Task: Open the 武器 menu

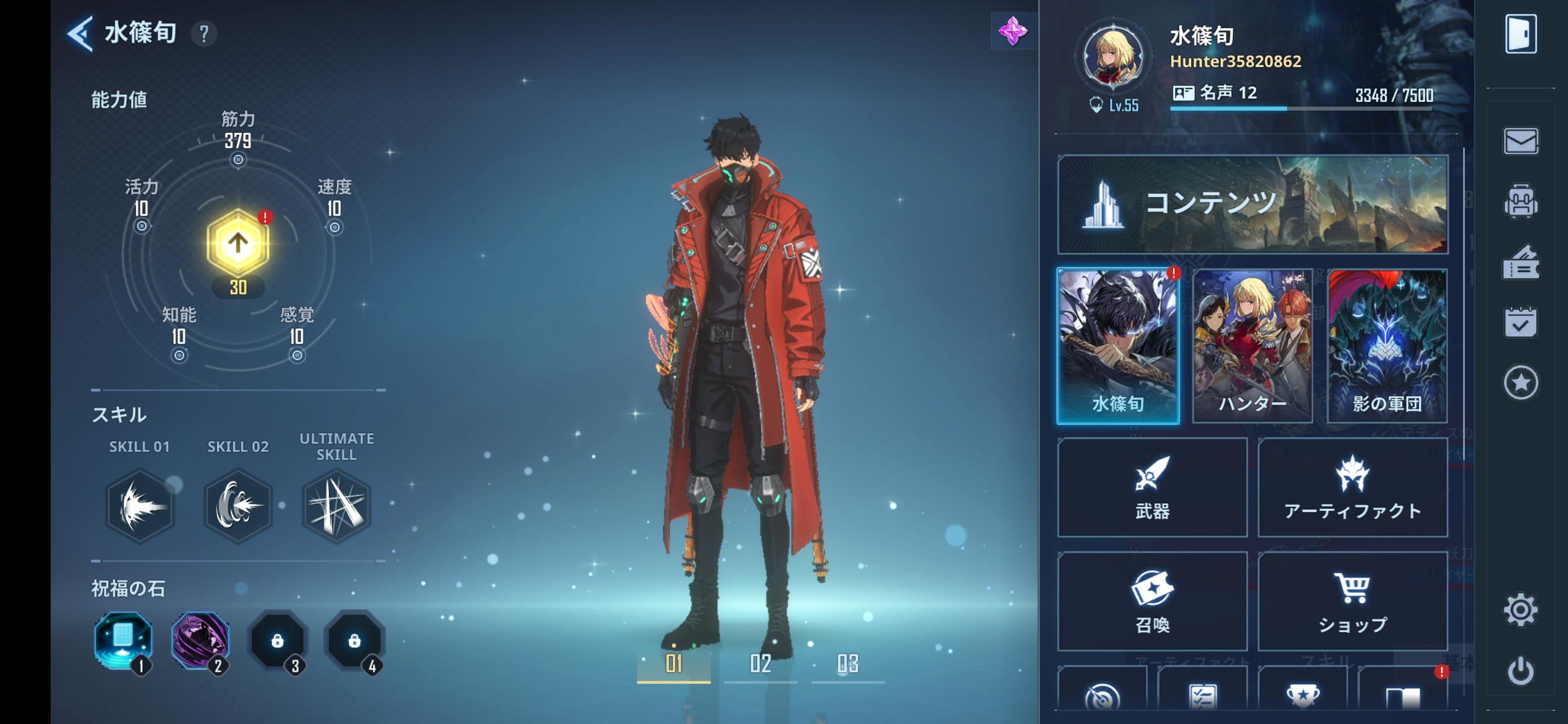Action: (1152, 487)
